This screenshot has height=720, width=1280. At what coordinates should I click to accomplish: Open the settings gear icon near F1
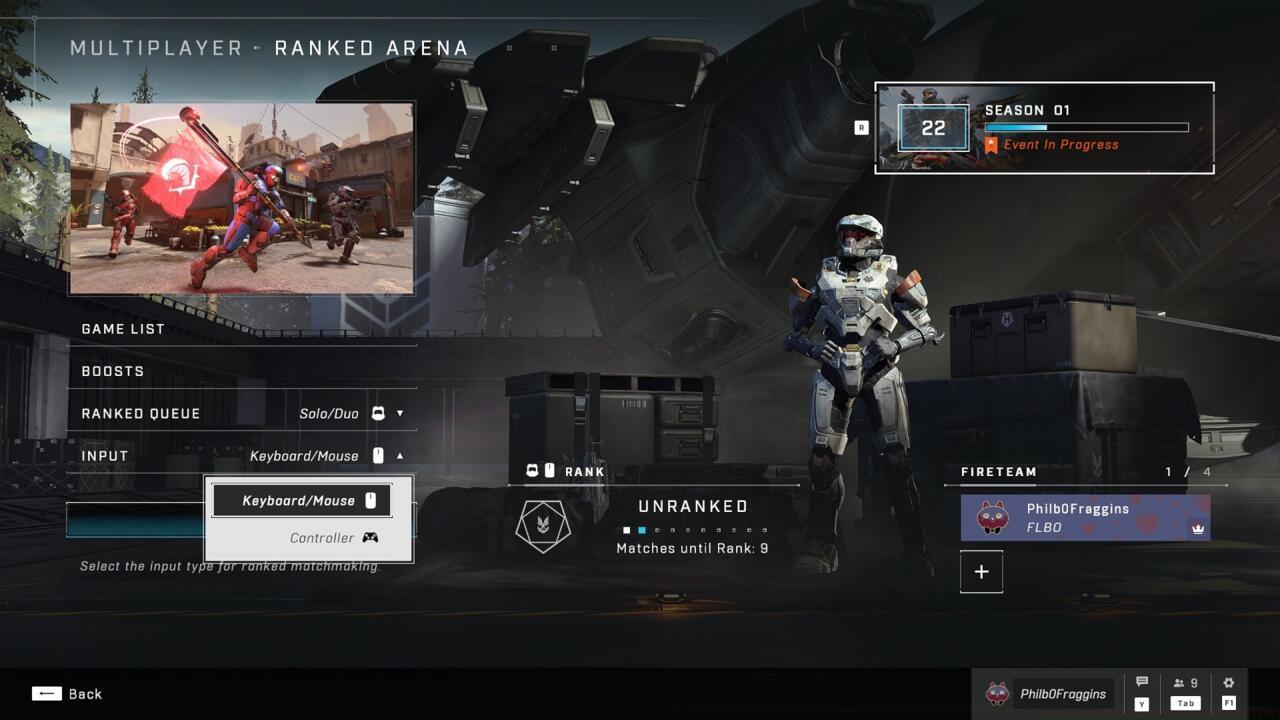click(x=1228, y=682)
